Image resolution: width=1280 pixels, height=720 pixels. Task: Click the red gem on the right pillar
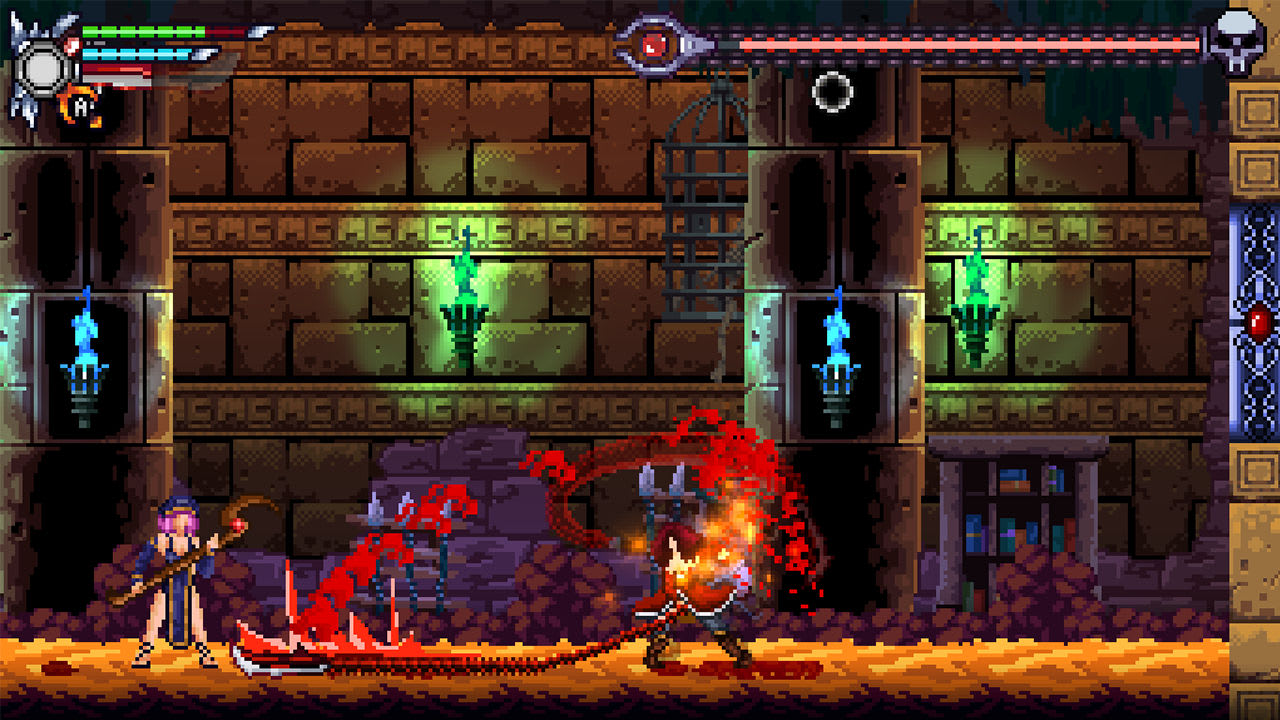coord(1257,320)
